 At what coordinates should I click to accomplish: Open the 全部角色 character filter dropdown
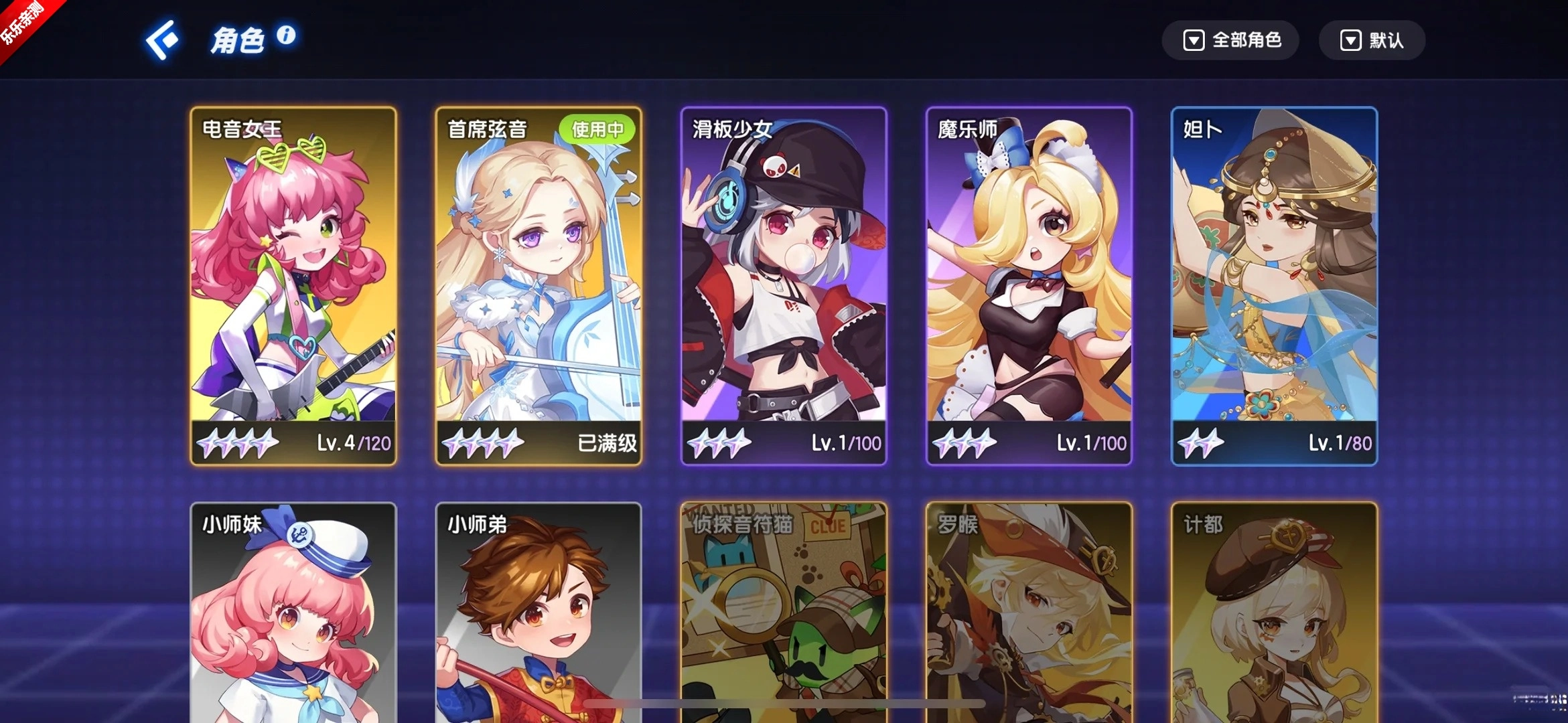pyautogui.click(x=1230, y=41)
